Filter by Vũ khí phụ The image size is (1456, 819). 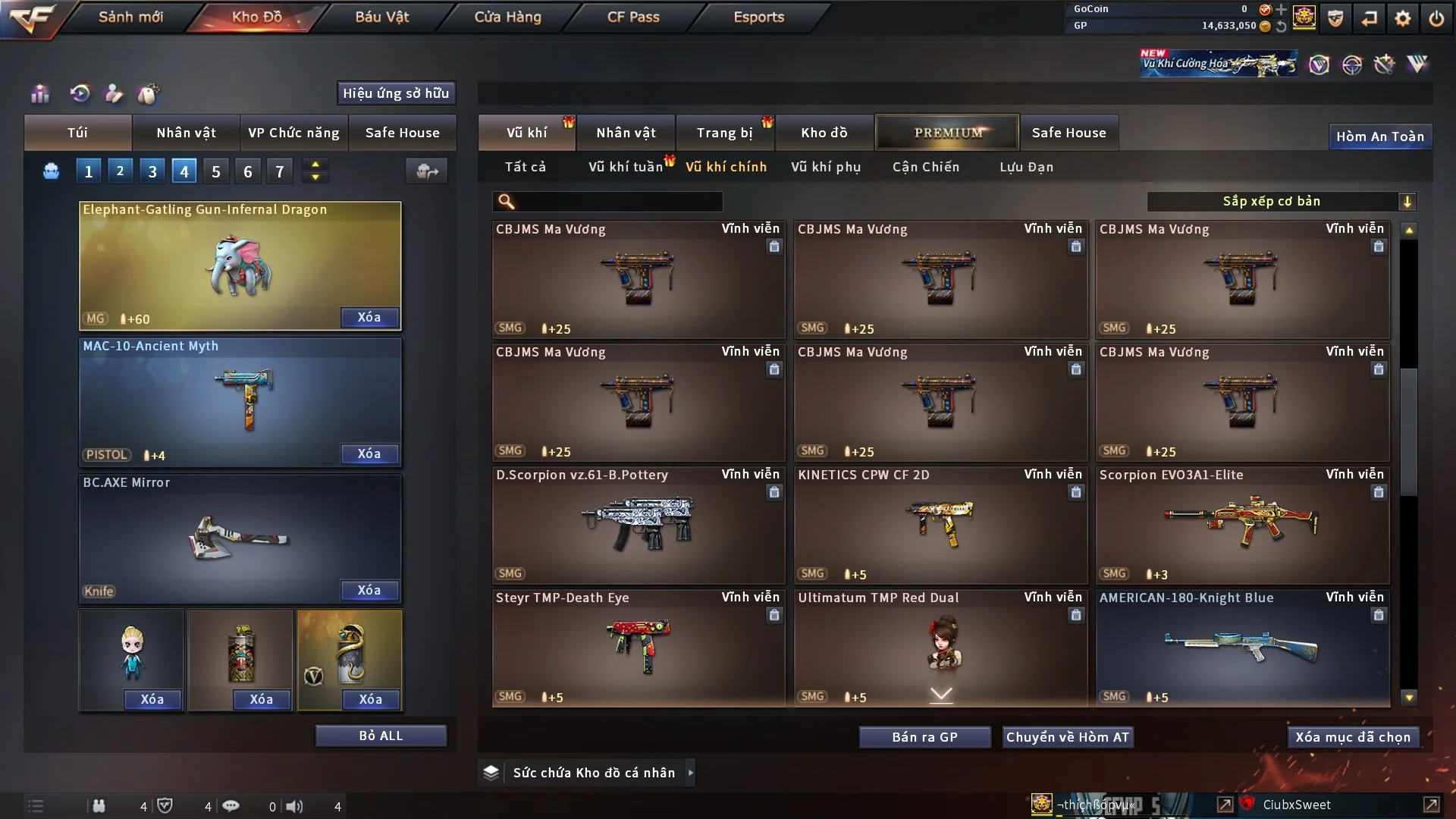click(x=826, y=167)
